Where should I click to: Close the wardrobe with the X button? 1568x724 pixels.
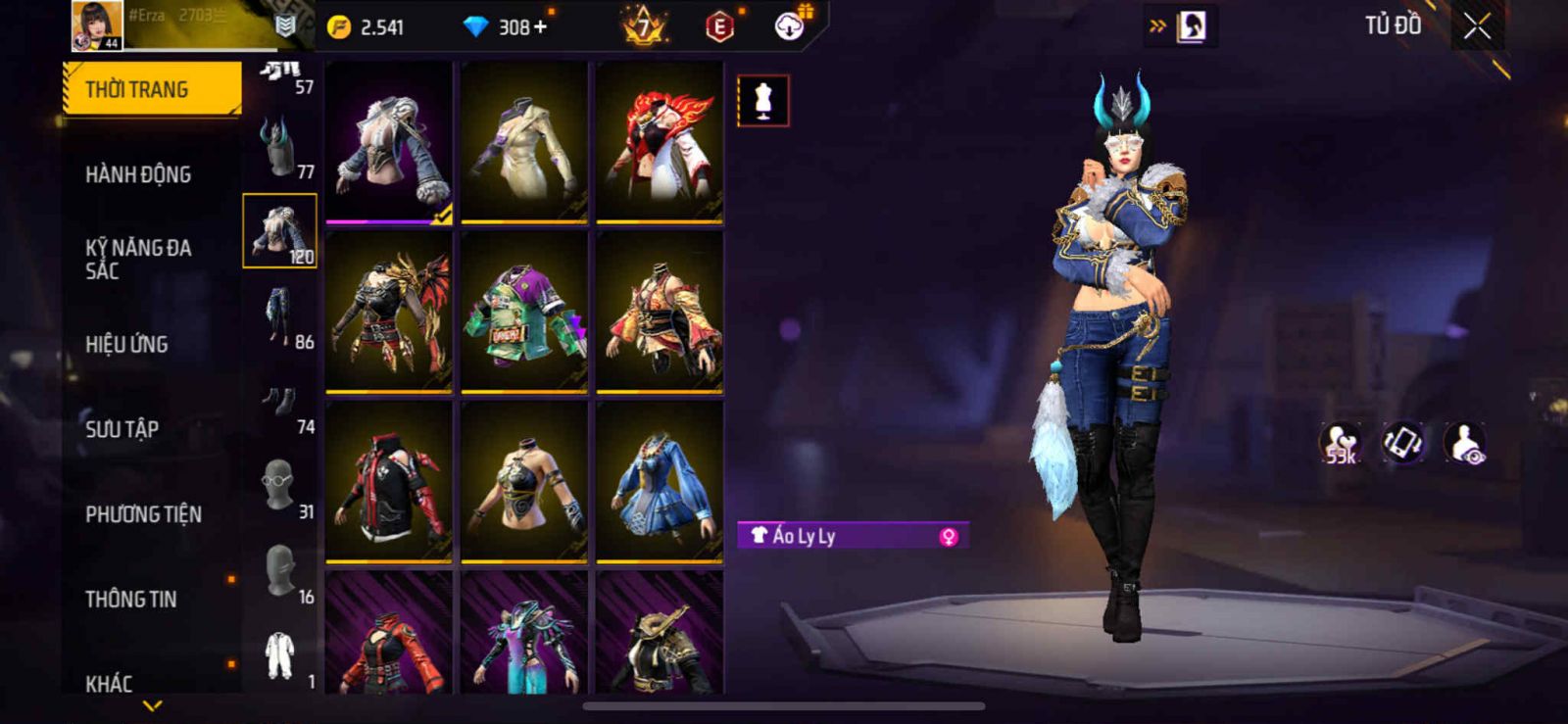[1477, 26]
